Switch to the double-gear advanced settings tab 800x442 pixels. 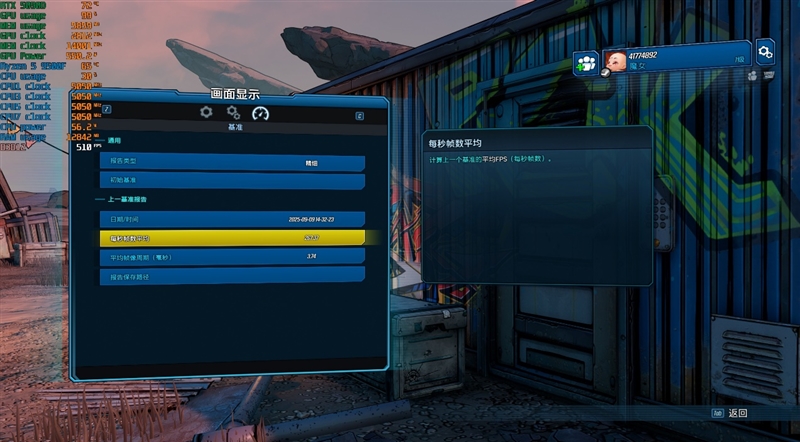tap(233, 113)
